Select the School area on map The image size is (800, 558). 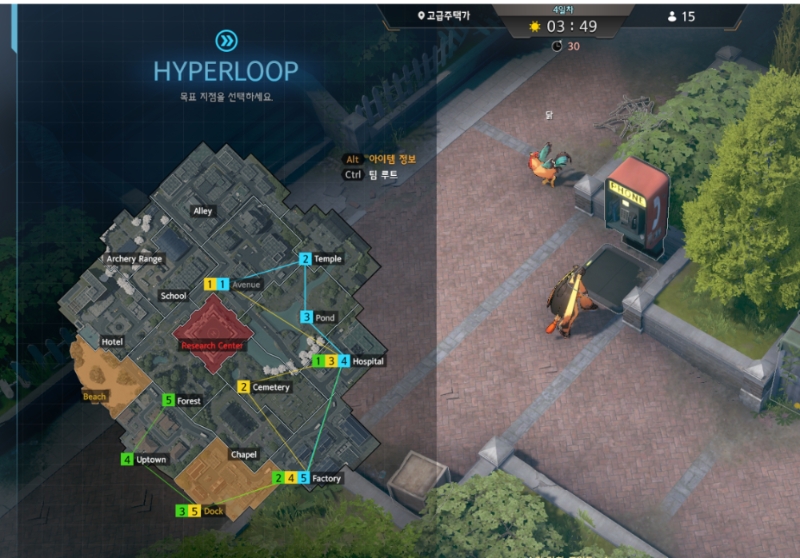point(173,296)
